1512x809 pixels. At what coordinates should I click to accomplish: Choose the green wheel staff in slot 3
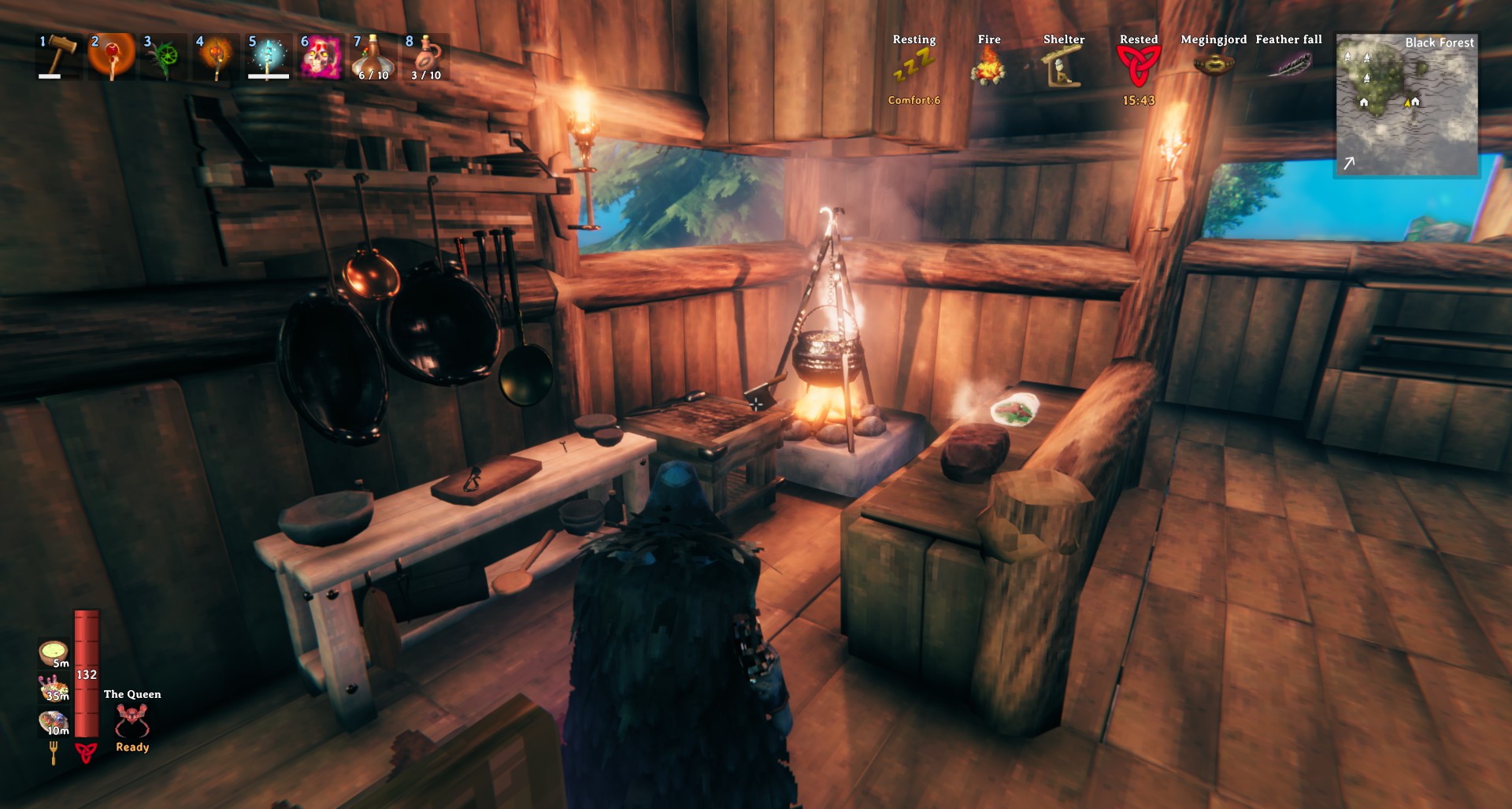tap(164, 56)
